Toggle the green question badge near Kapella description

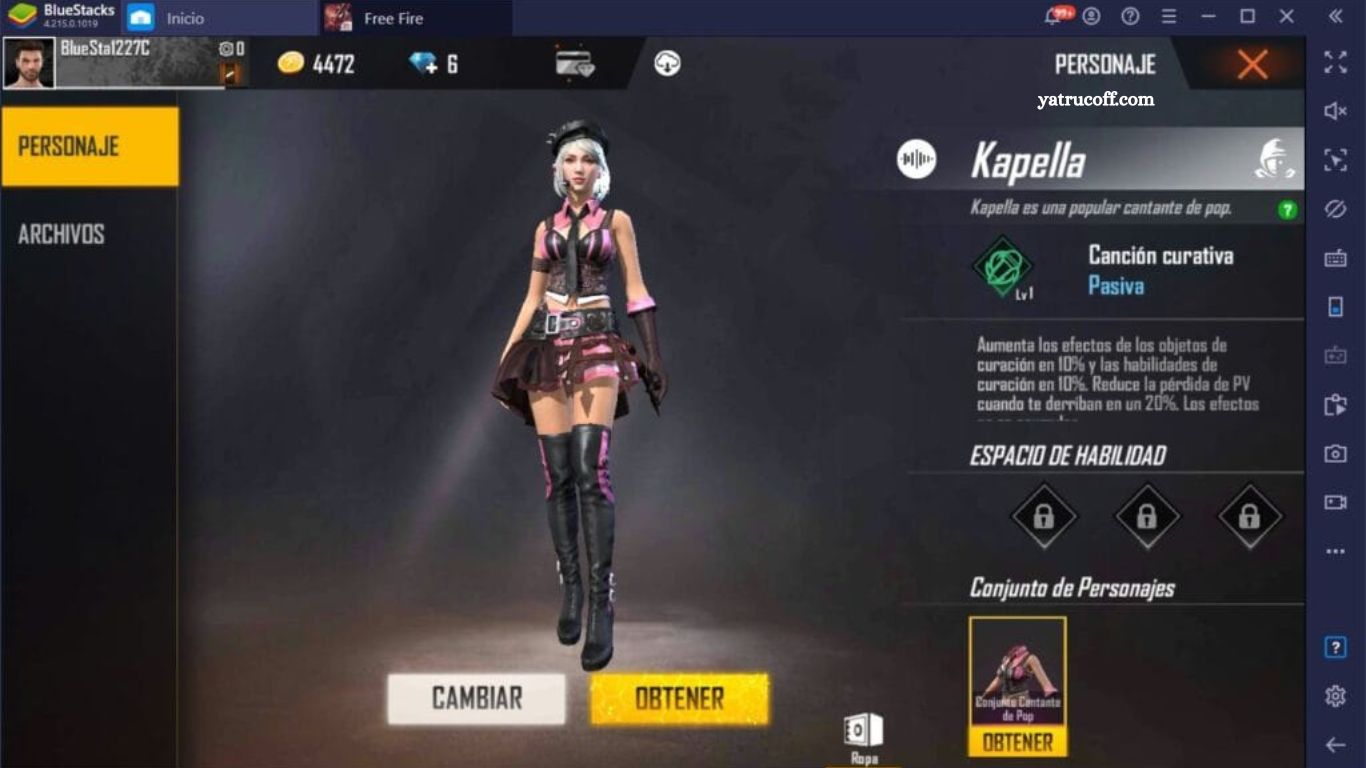(x=1288, y=212)
